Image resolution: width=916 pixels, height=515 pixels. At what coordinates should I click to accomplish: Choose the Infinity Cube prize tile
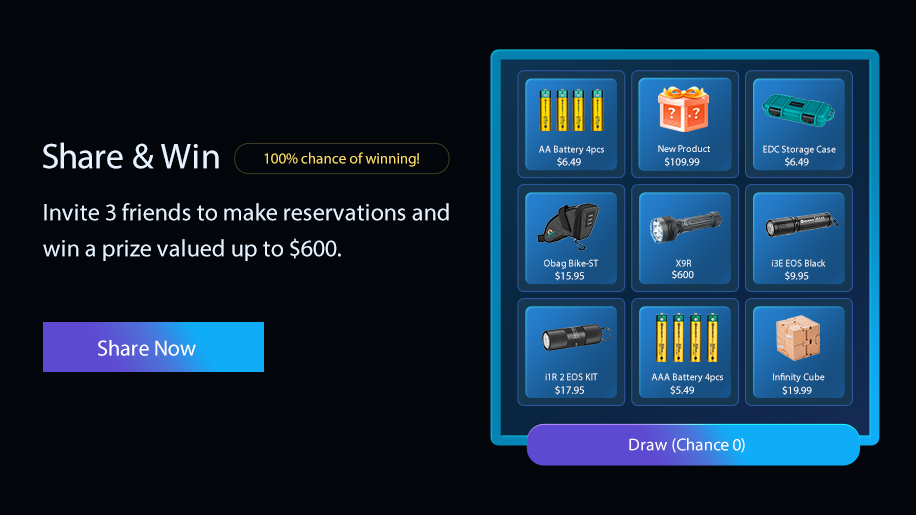[798, 351]
